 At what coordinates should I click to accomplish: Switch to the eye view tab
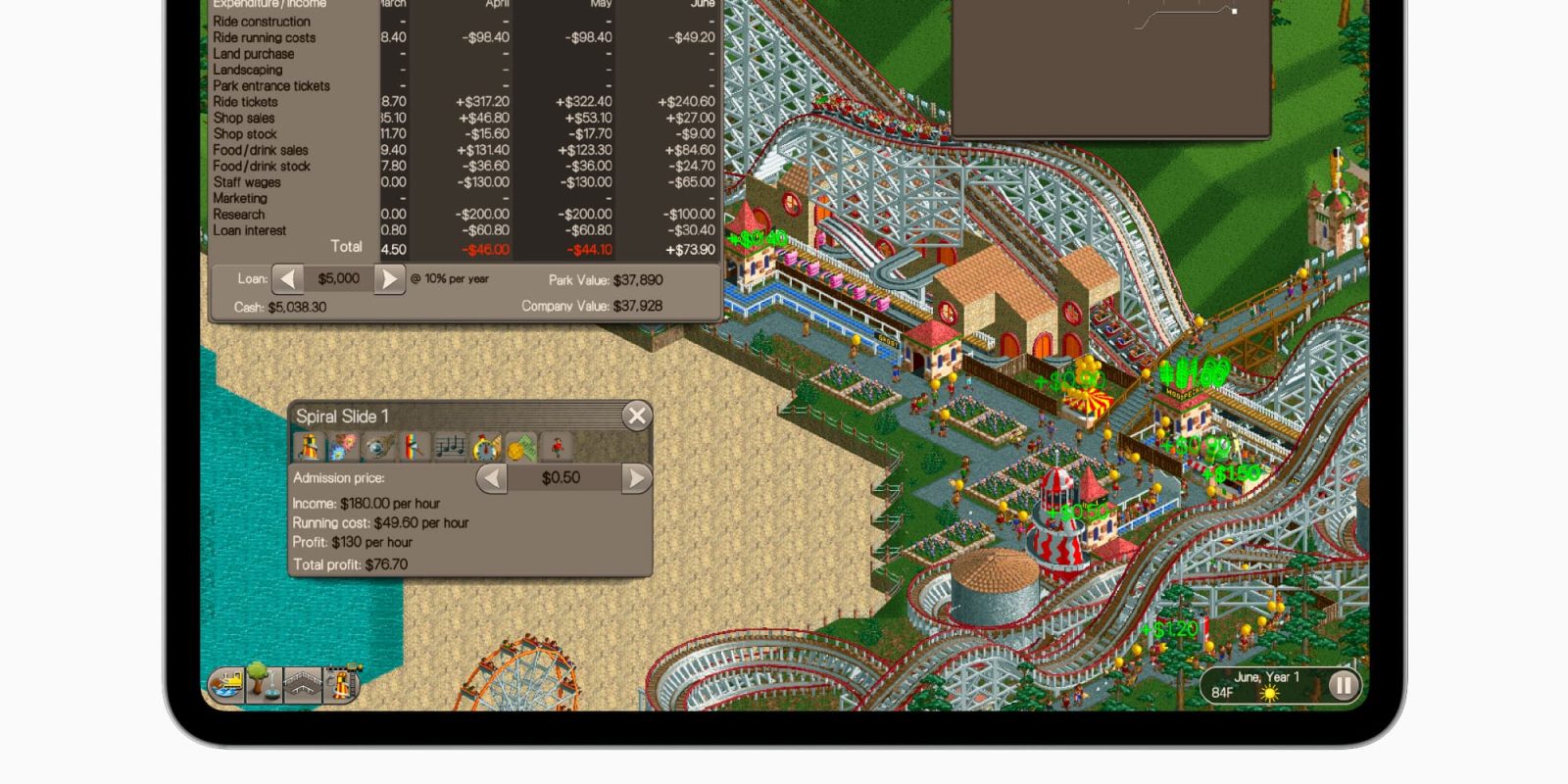pyautogui.click(x=378, y=448)
